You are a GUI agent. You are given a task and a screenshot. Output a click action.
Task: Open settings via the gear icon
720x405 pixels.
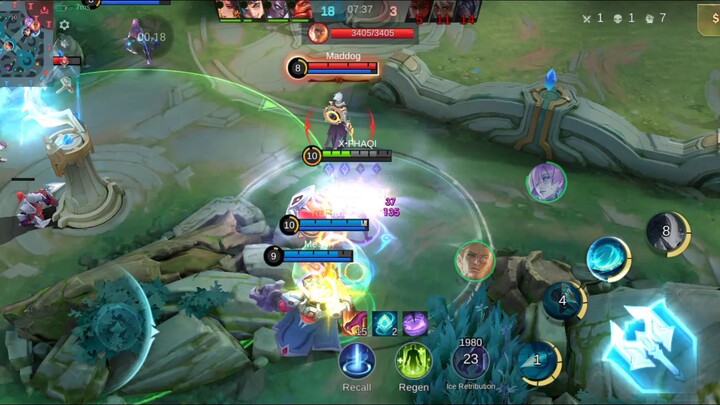(x=65, y=25)
